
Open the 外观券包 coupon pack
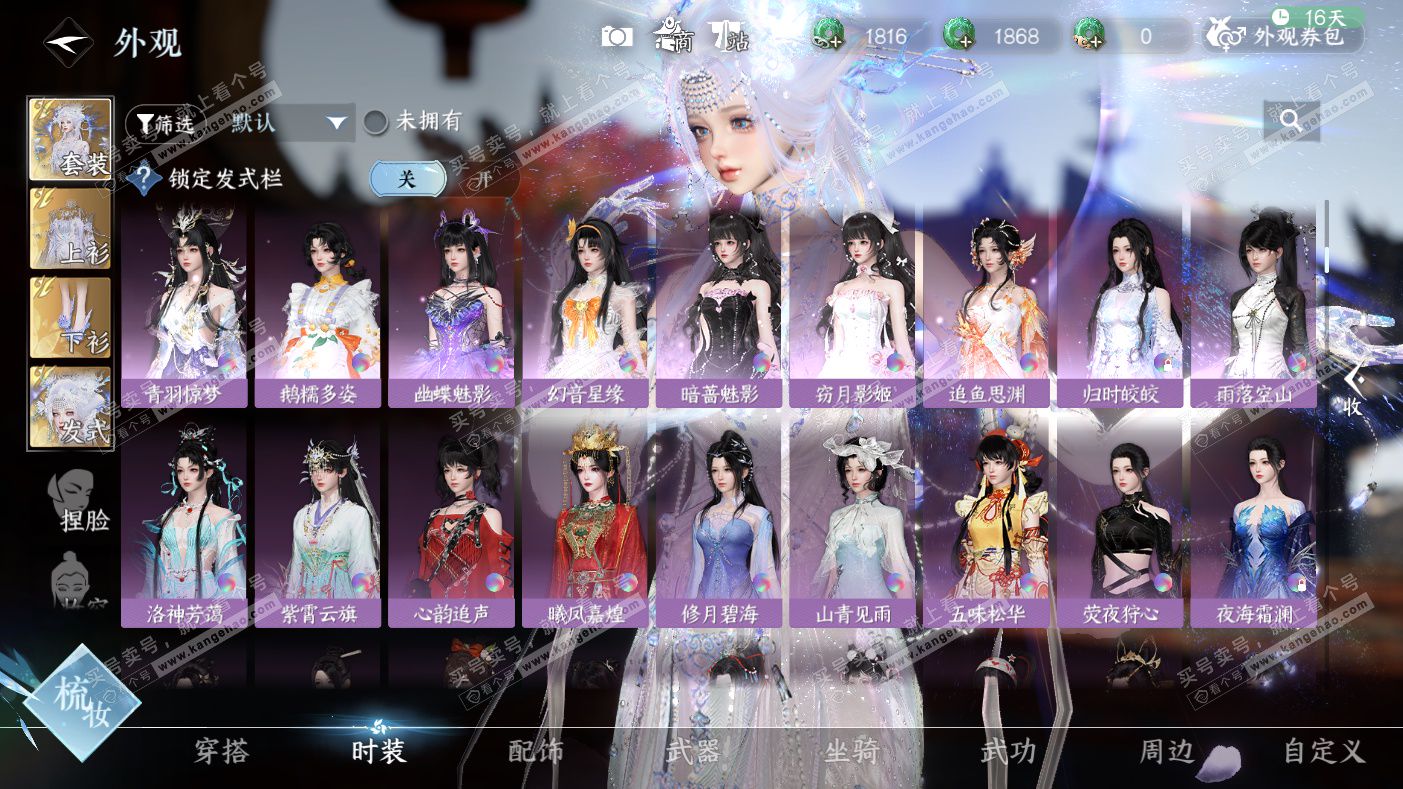pos(1286,38)
